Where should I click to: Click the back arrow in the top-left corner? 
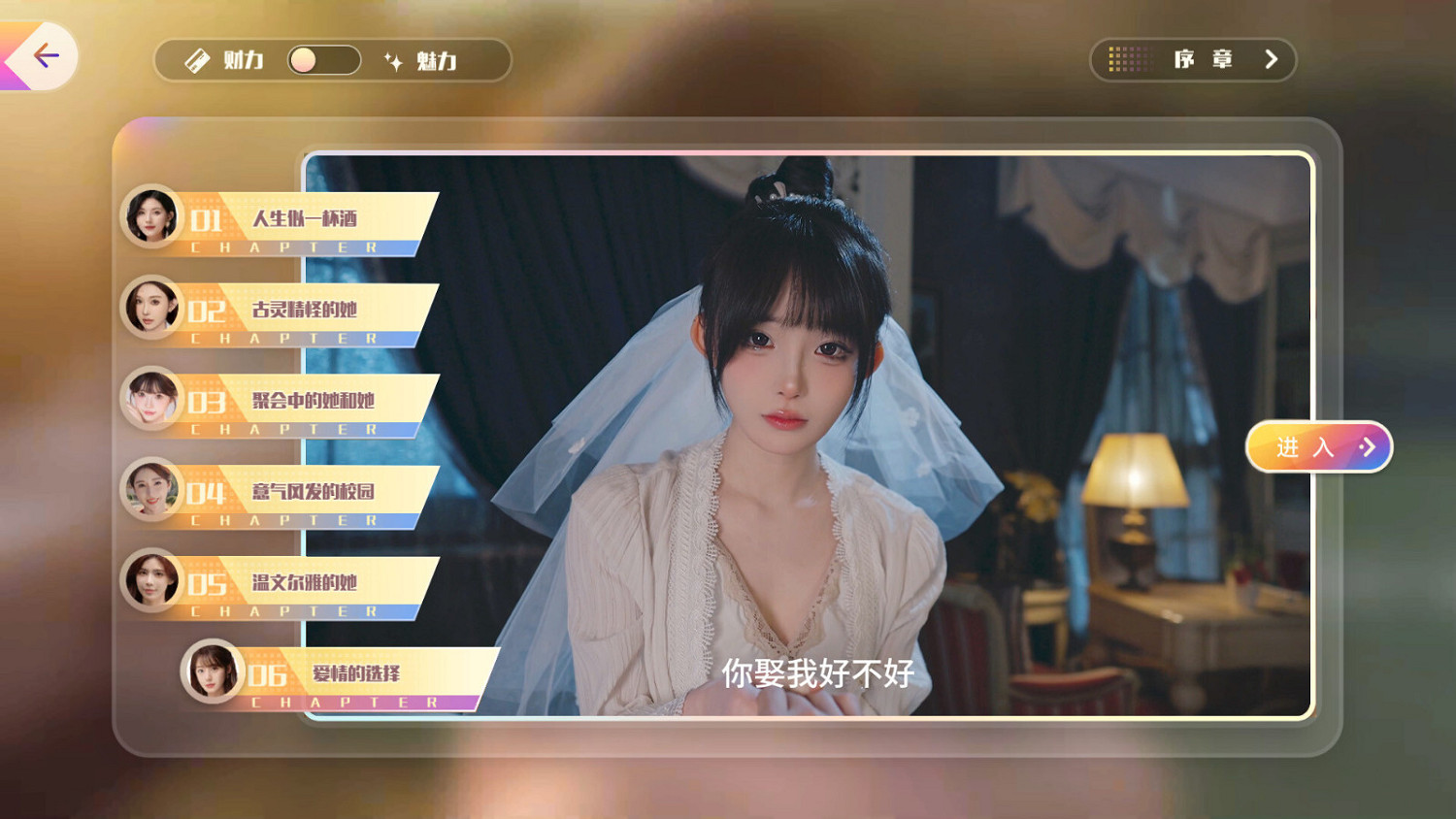click(47, 55)
